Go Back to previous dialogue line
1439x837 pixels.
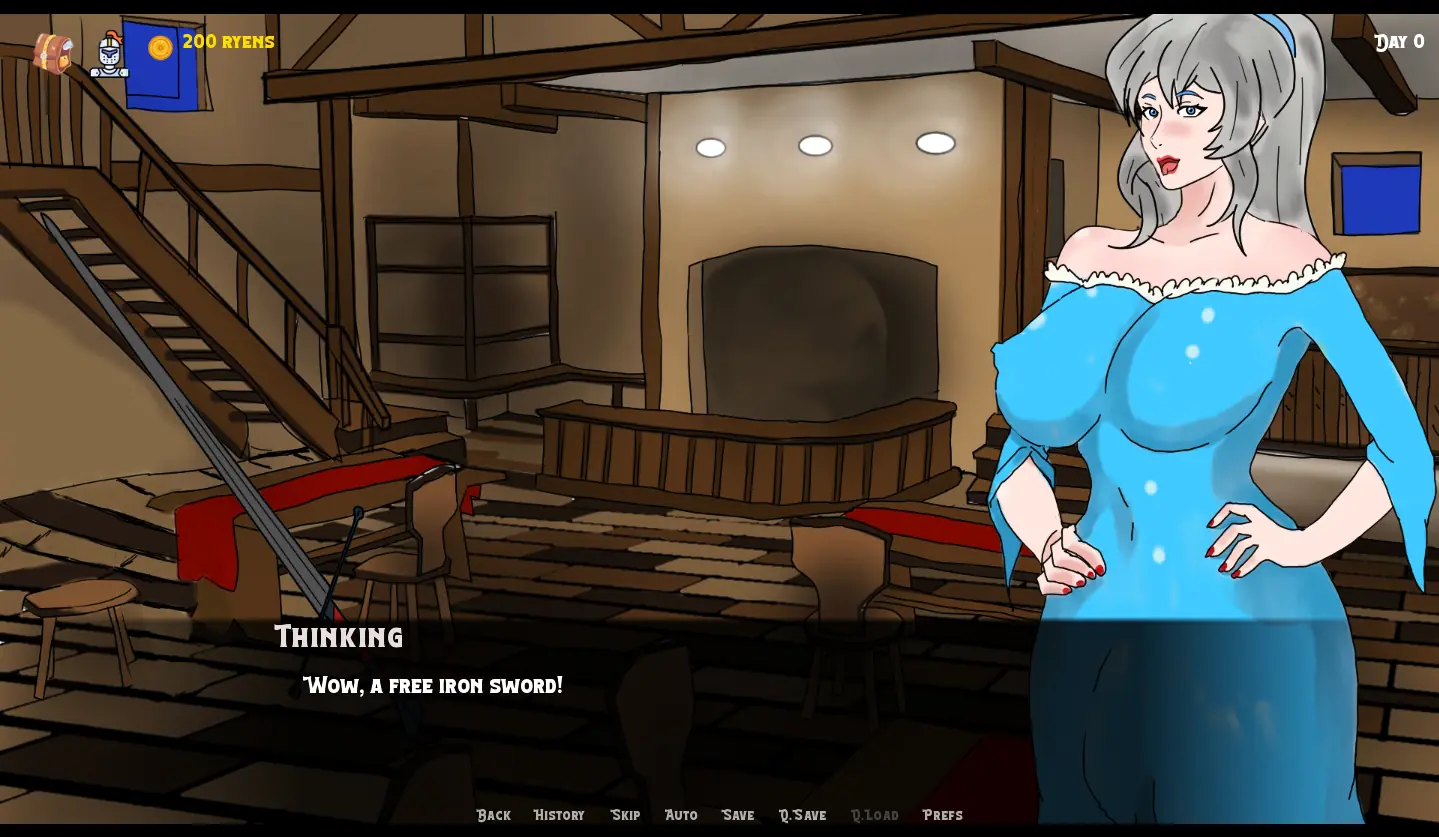tap(493, 815)
